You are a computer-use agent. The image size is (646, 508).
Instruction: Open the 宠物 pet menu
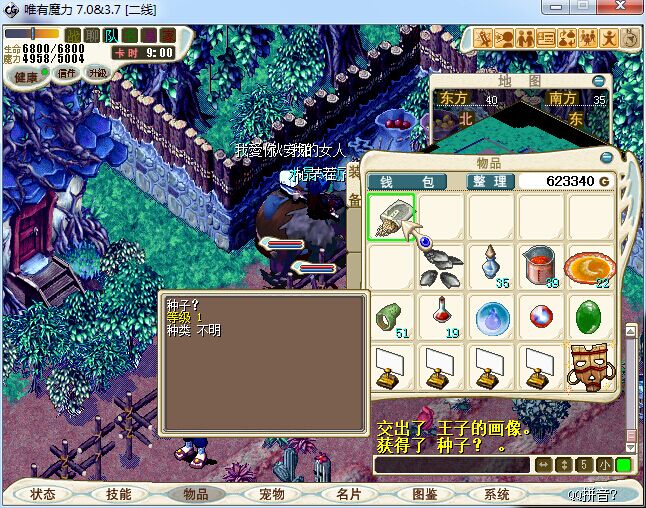click(x=272, y=494)
